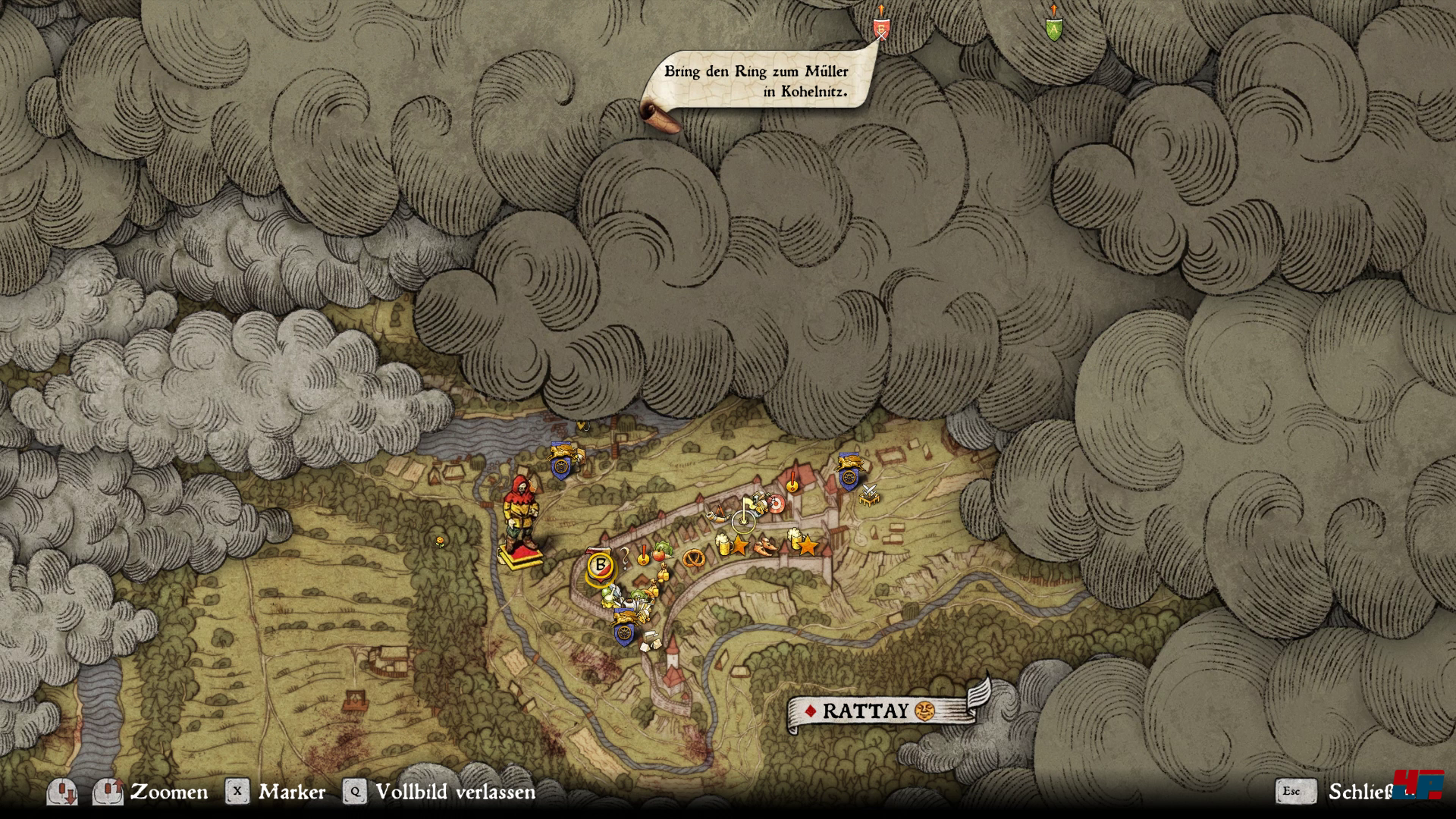Select the pretzel baker icon
Screen dimensions: 1456x819
coord(692,559)
